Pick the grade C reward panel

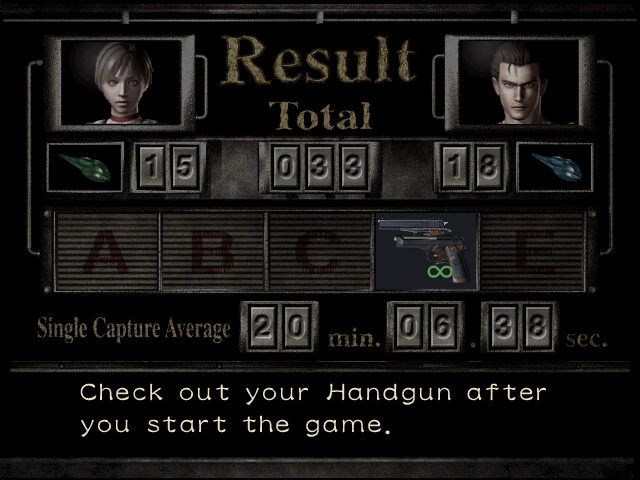319,251
